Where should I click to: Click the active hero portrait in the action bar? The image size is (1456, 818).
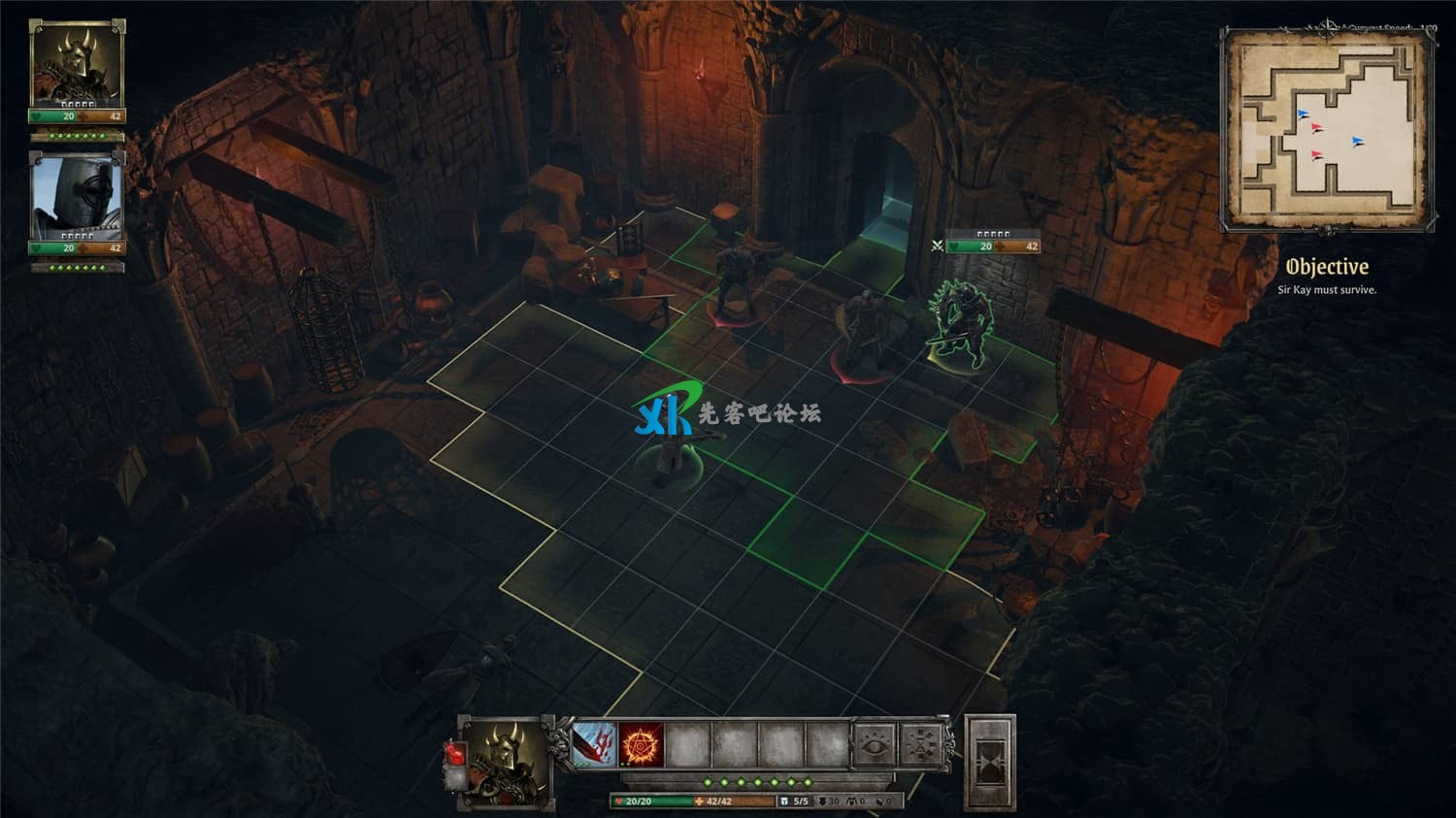tap(506, 763)
